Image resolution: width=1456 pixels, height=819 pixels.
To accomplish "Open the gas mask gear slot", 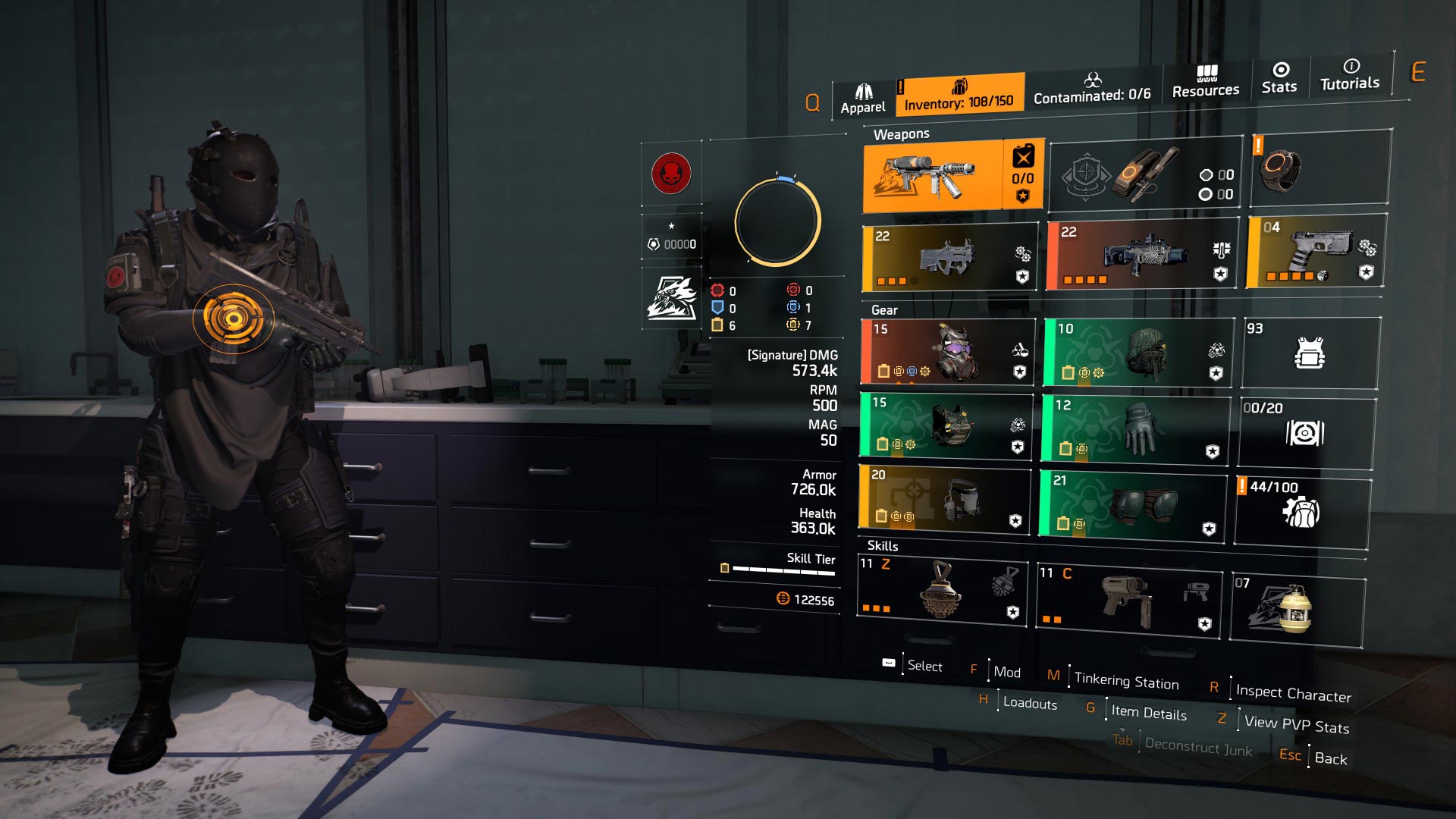I will coord(946,351).
